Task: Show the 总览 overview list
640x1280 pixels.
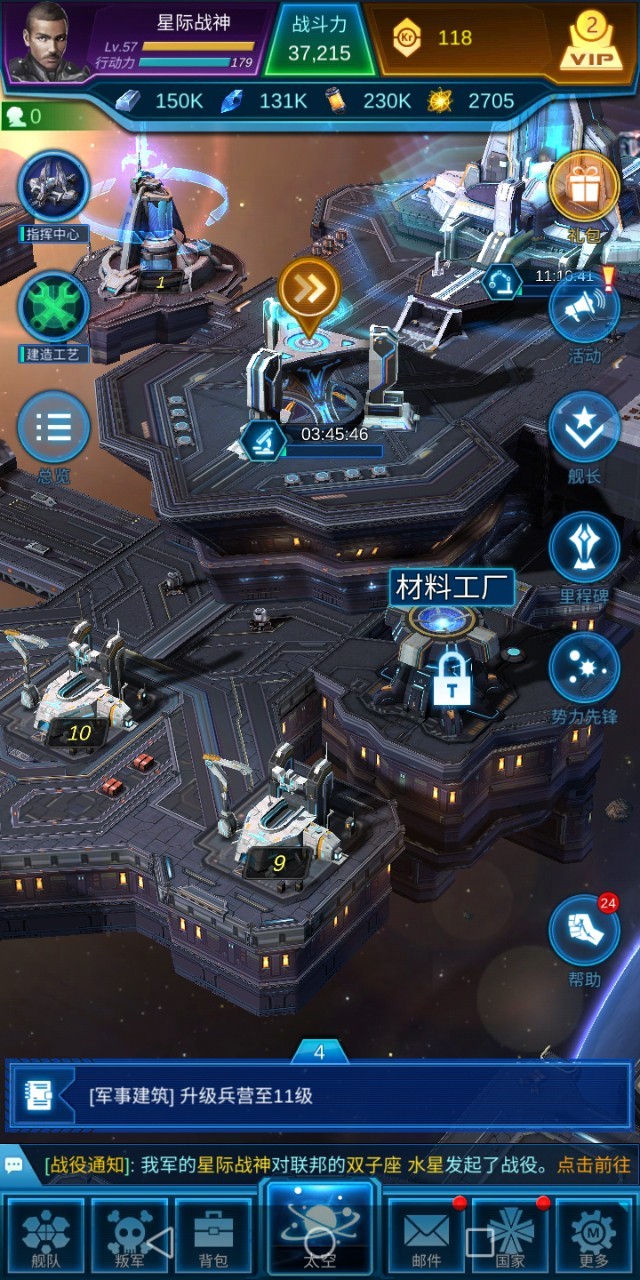Action: [x=54, y=427]
